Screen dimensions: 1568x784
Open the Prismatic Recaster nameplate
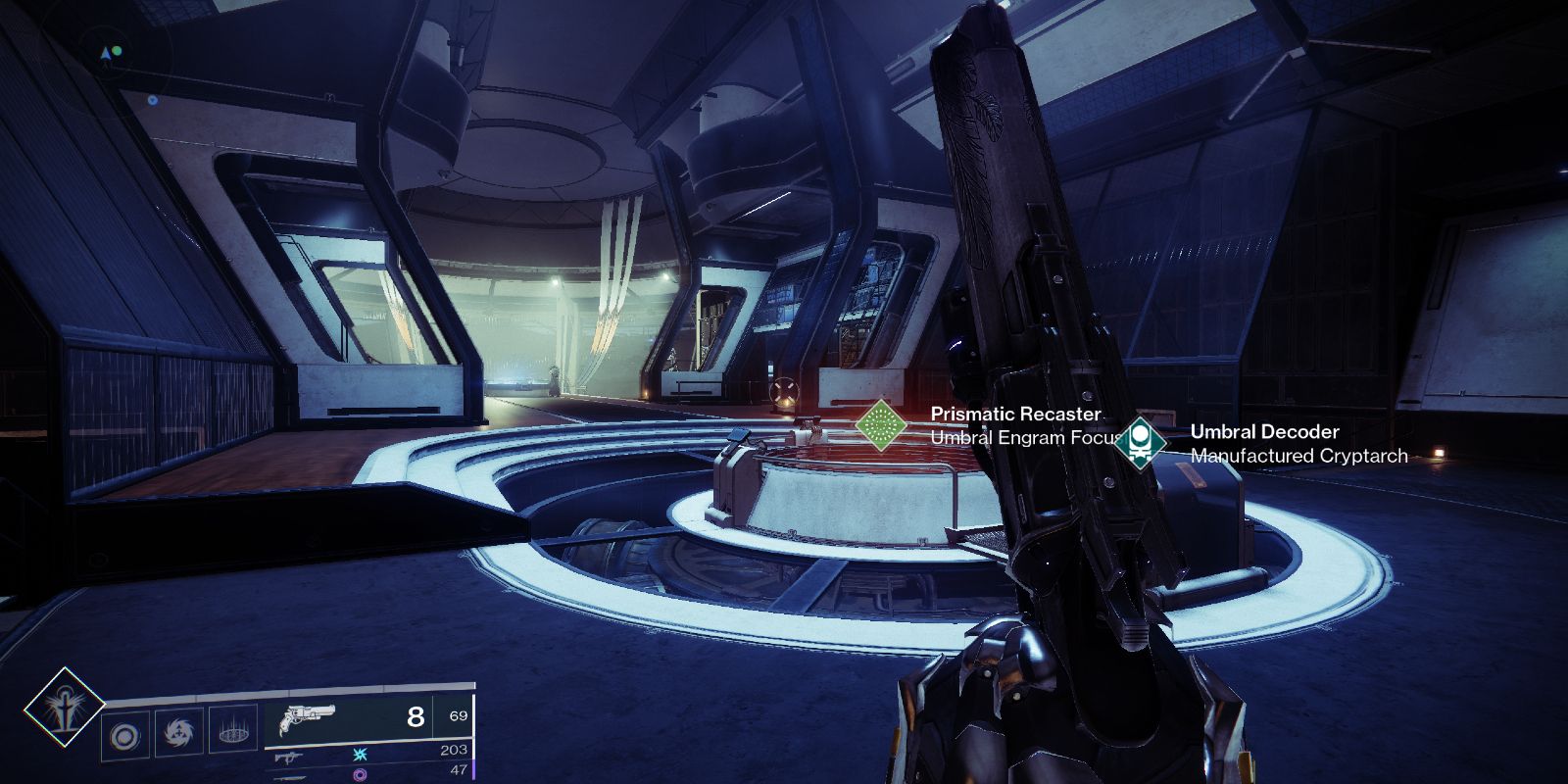(1016, 413)
